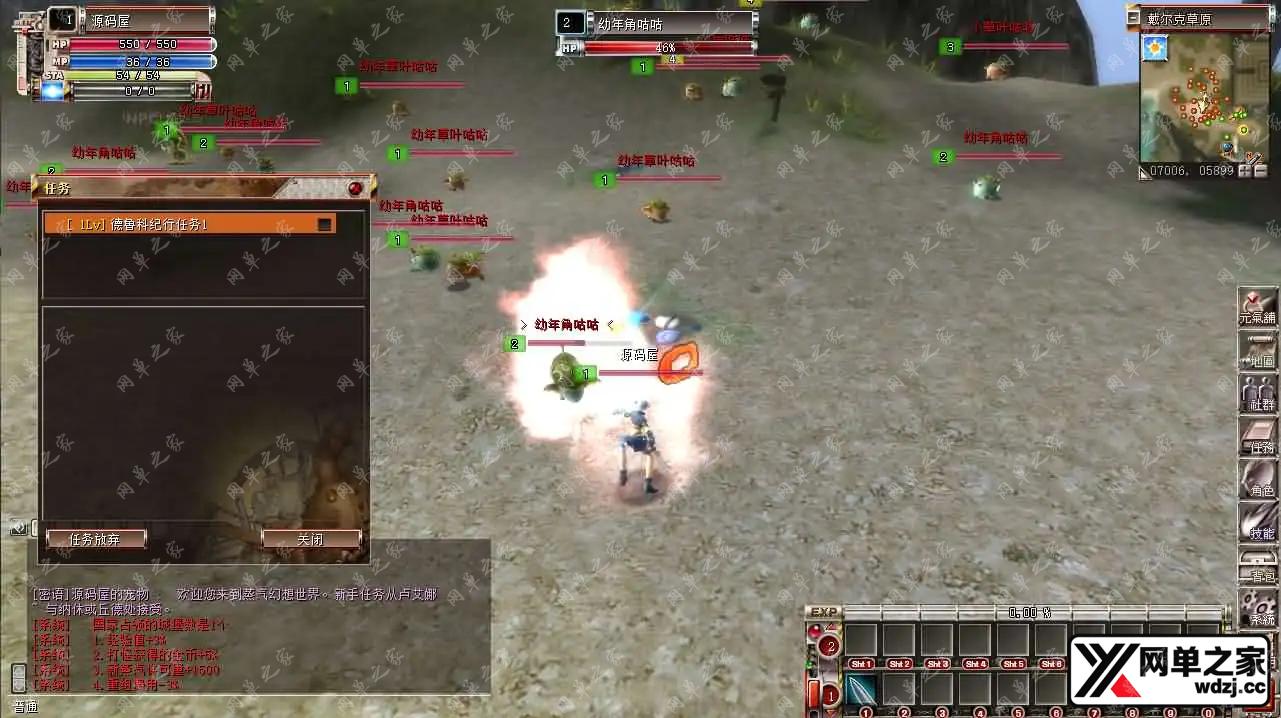This screenshot has width=1281, height=718.
Task: Open the 社群 community menu
Action: [1257, 392]
